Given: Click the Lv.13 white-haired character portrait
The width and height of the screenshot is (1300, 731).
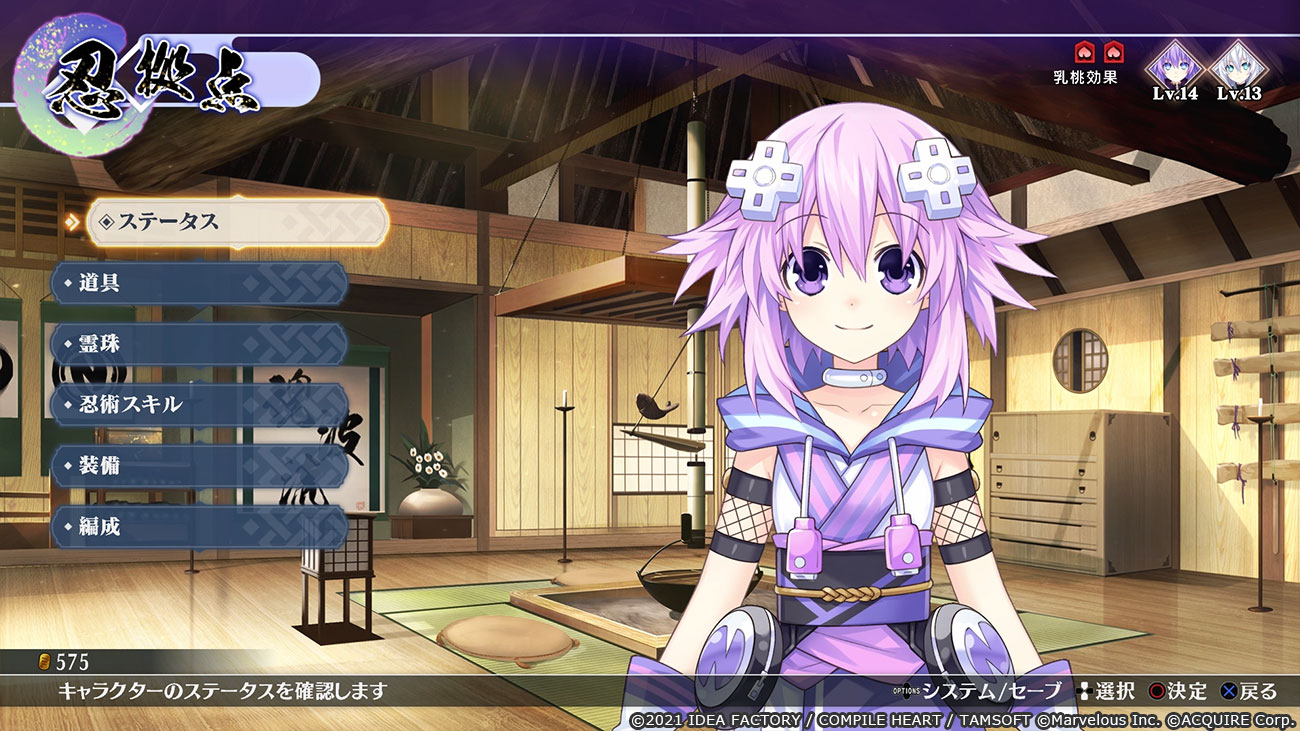Looking at the screenshot, I should pyautogui.click(x=1238, y=67).
